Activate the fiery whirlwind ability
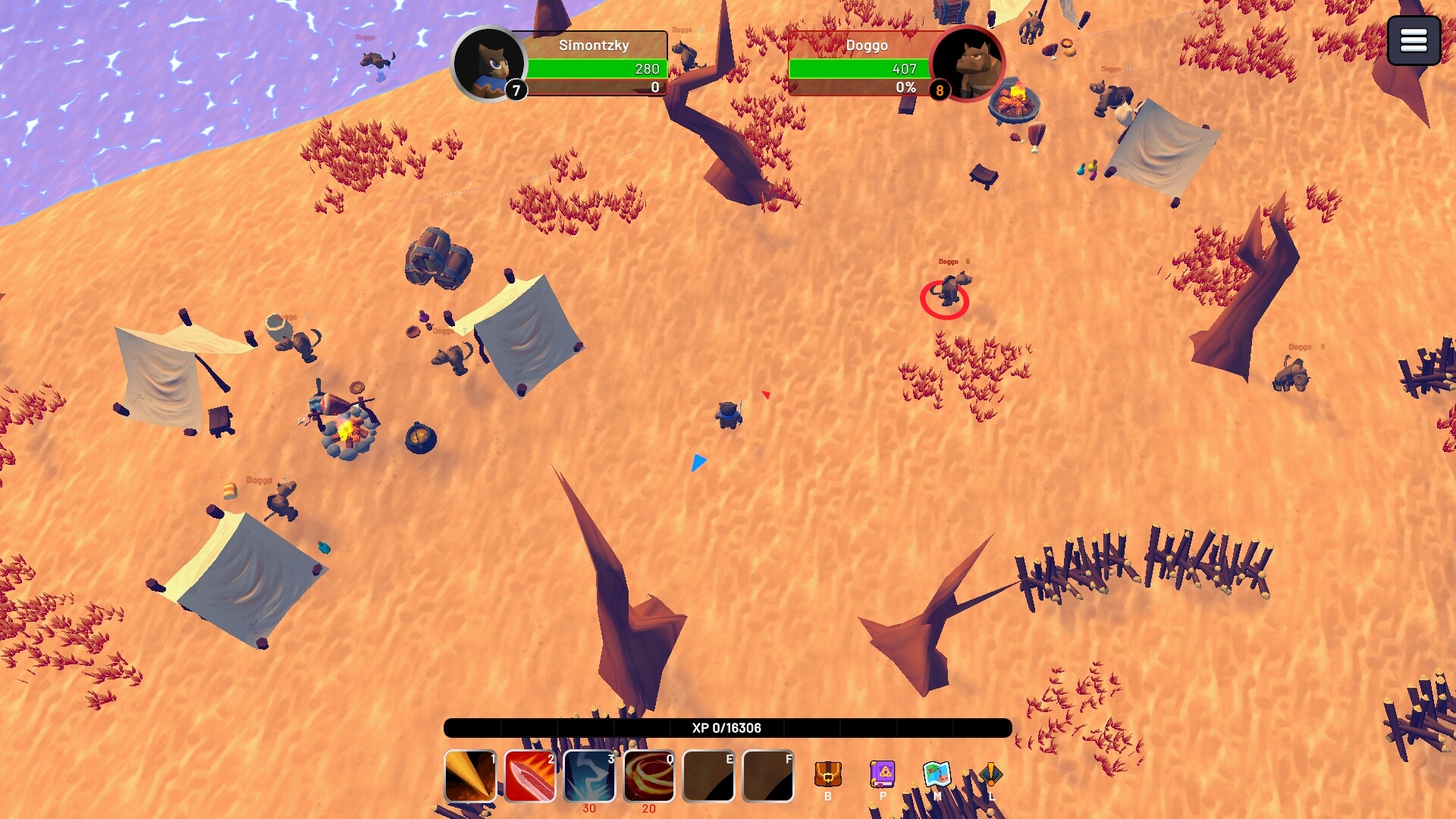Viewport: 1456px width, 819px height. pyautogui.click(x=649, y=776)
